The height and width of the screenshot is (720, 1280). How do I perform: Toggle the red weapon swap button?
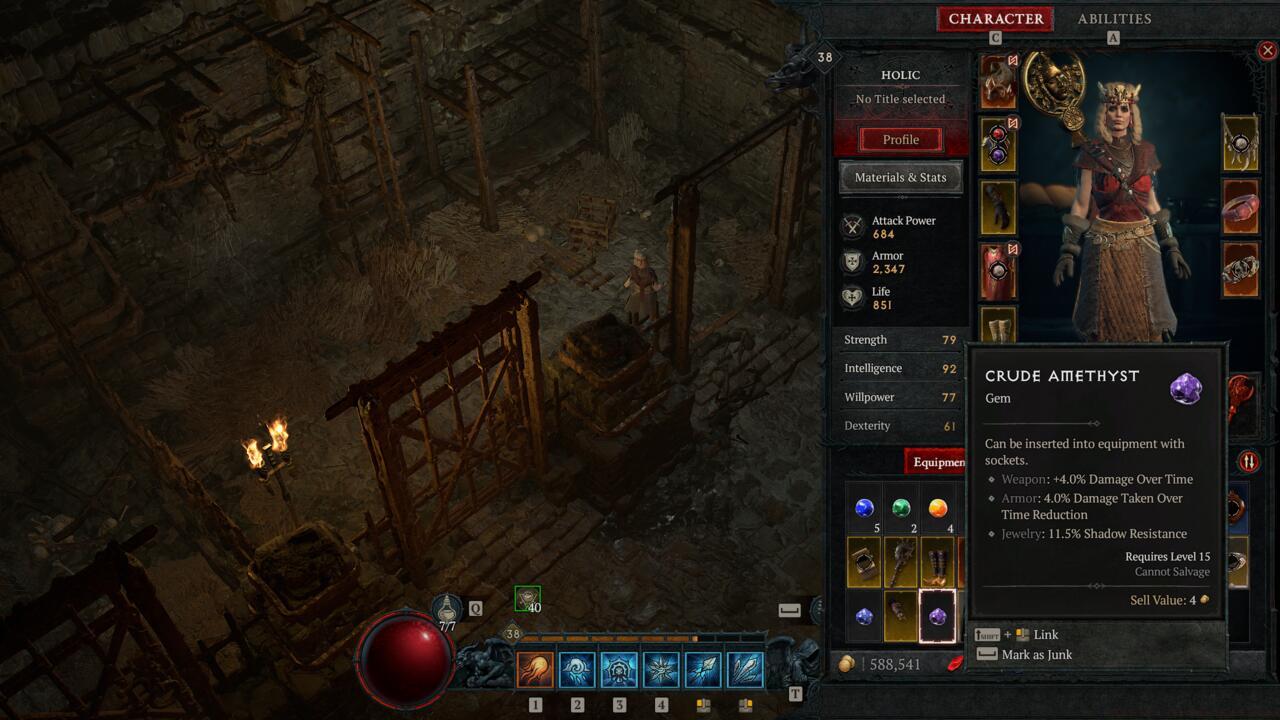tap(1248, 462)
